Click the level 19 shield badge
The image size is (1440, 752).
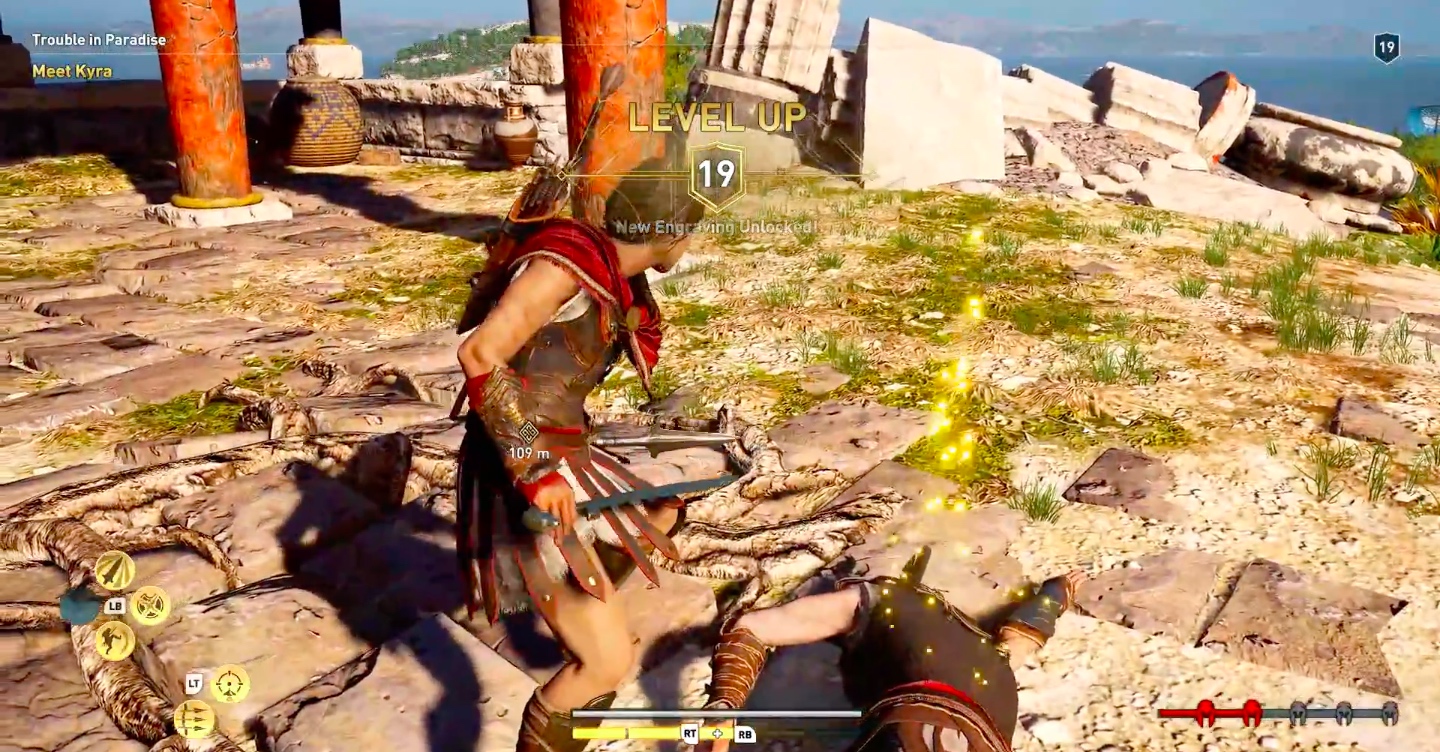point(1386,48)
